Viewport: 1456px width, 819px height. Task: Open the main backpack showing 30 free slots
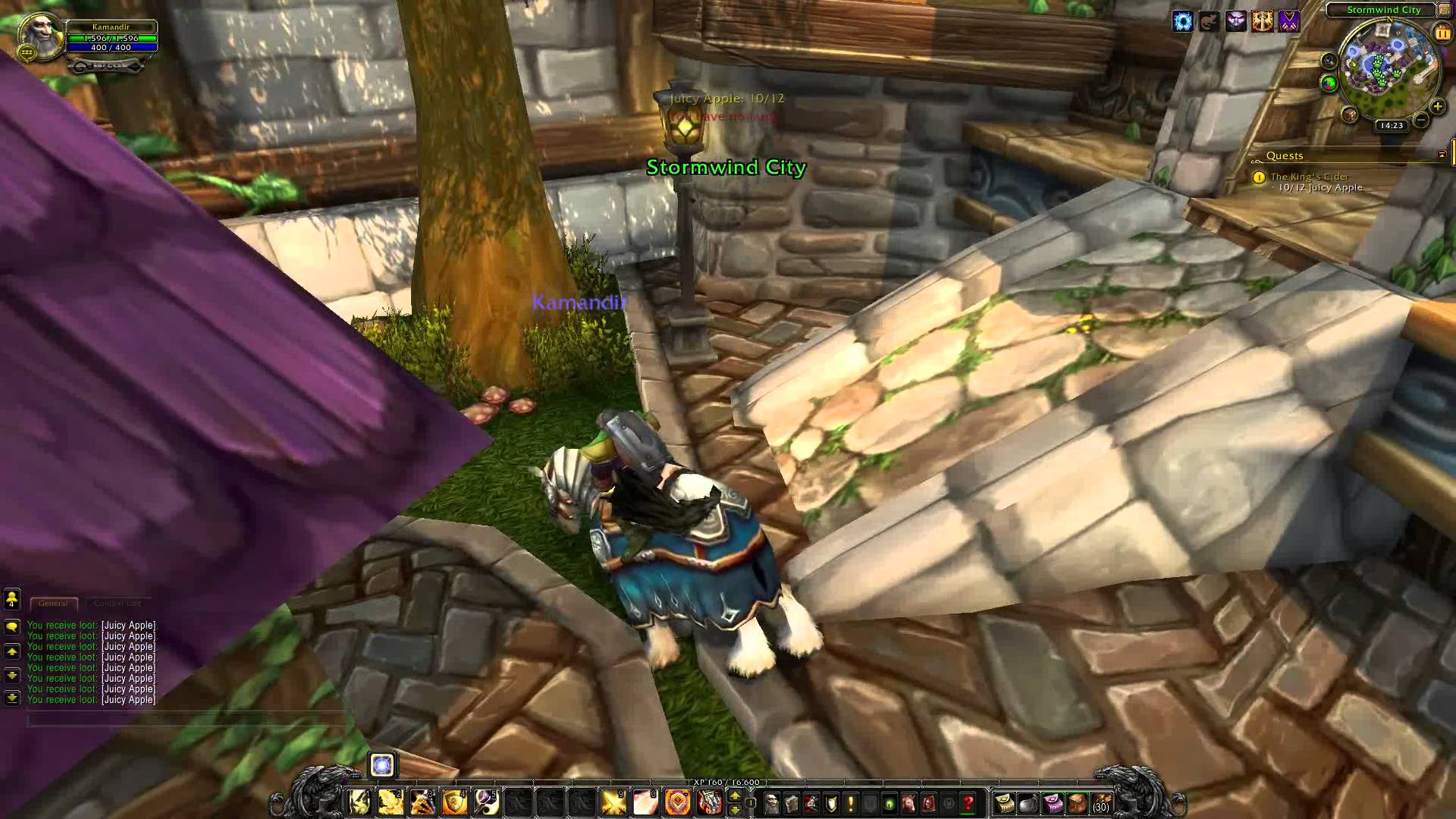(1101, 802)
